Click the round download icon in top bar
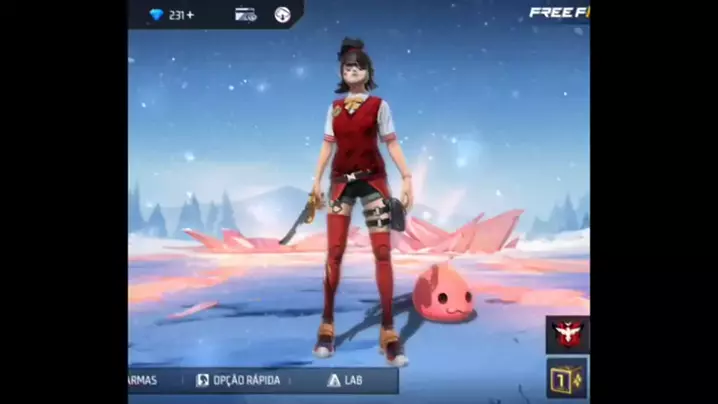718x404 pixels. click(283, 15)
